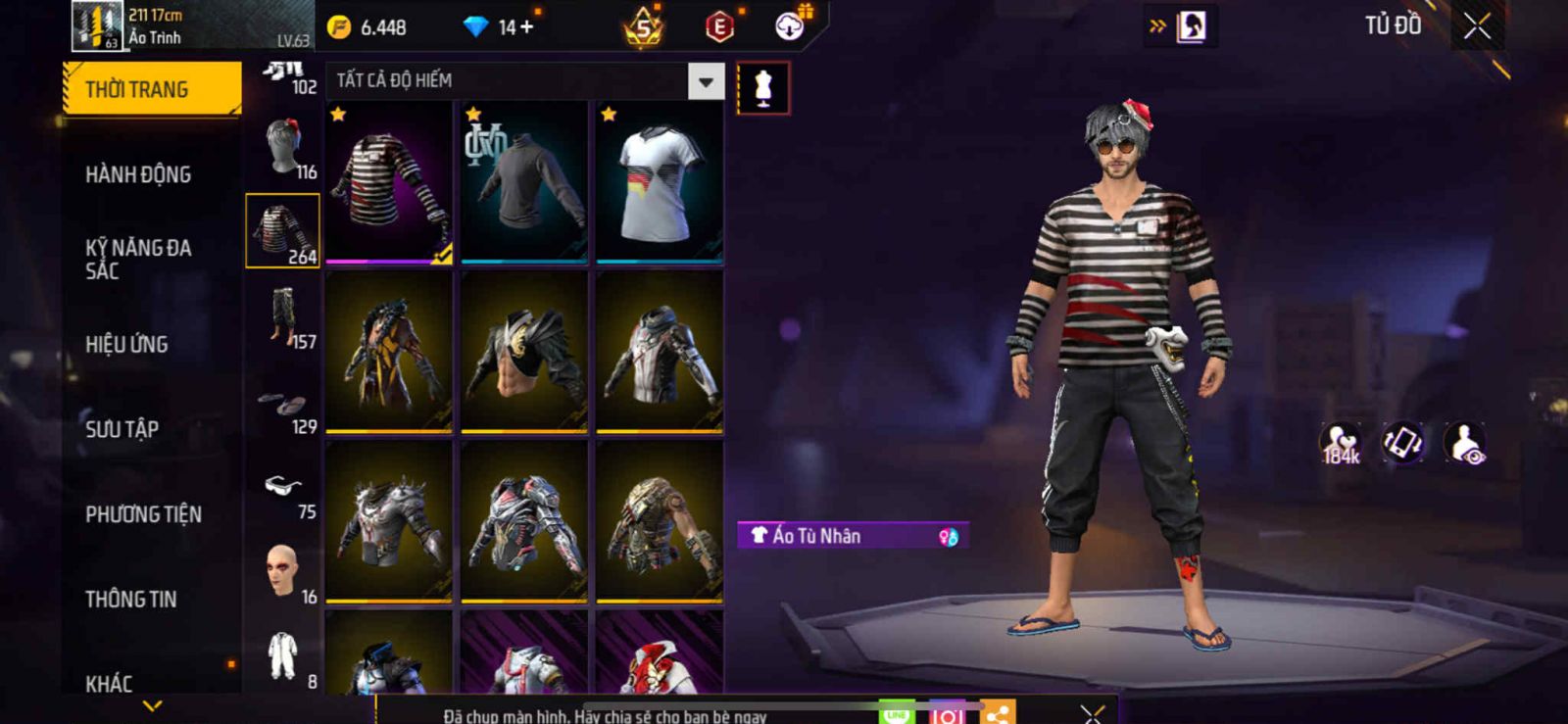The image size is (1568, 724).
Task: Open the head mask category showing 116
Action: (x=283, y=147)
